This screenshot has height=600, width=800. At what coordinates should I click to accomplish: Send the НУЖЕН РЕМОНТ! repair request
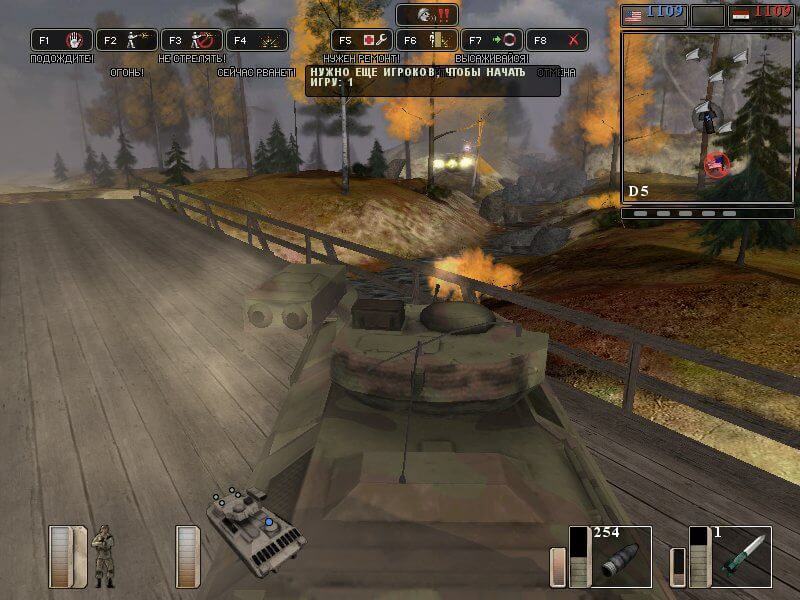[x=362, y=41]
